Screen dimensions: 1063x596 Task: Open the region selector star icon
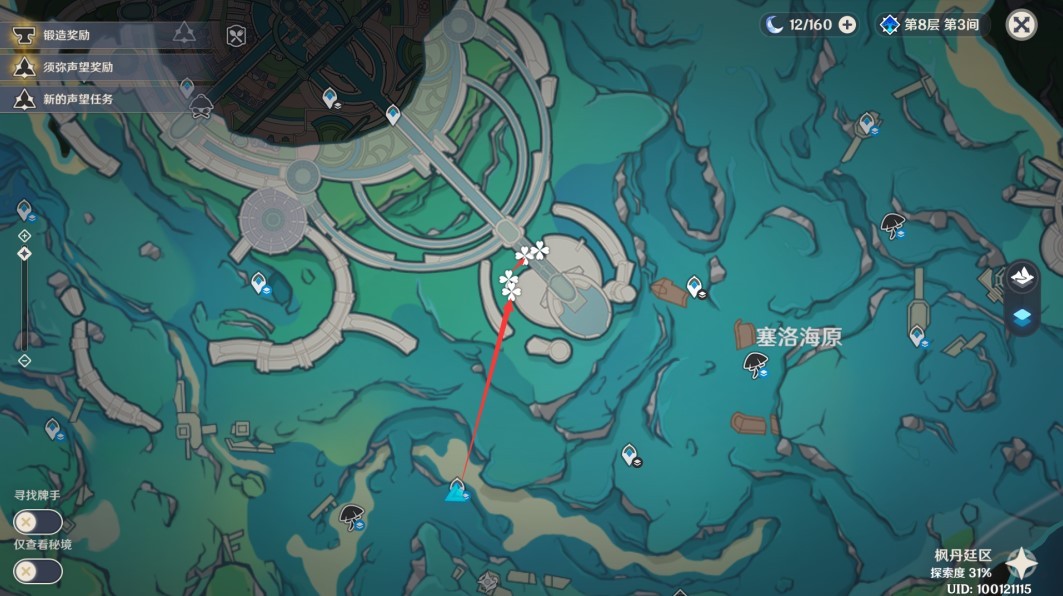[1020, 564]
